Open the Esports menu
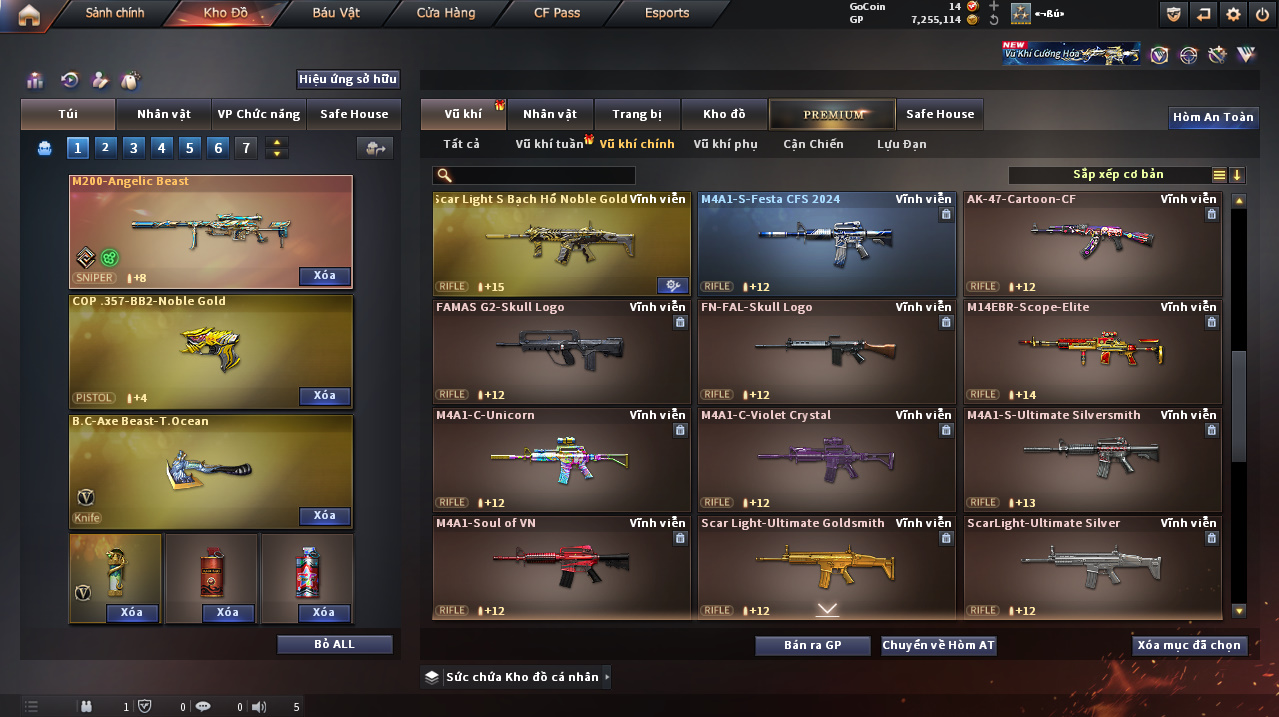 point(667,13)
